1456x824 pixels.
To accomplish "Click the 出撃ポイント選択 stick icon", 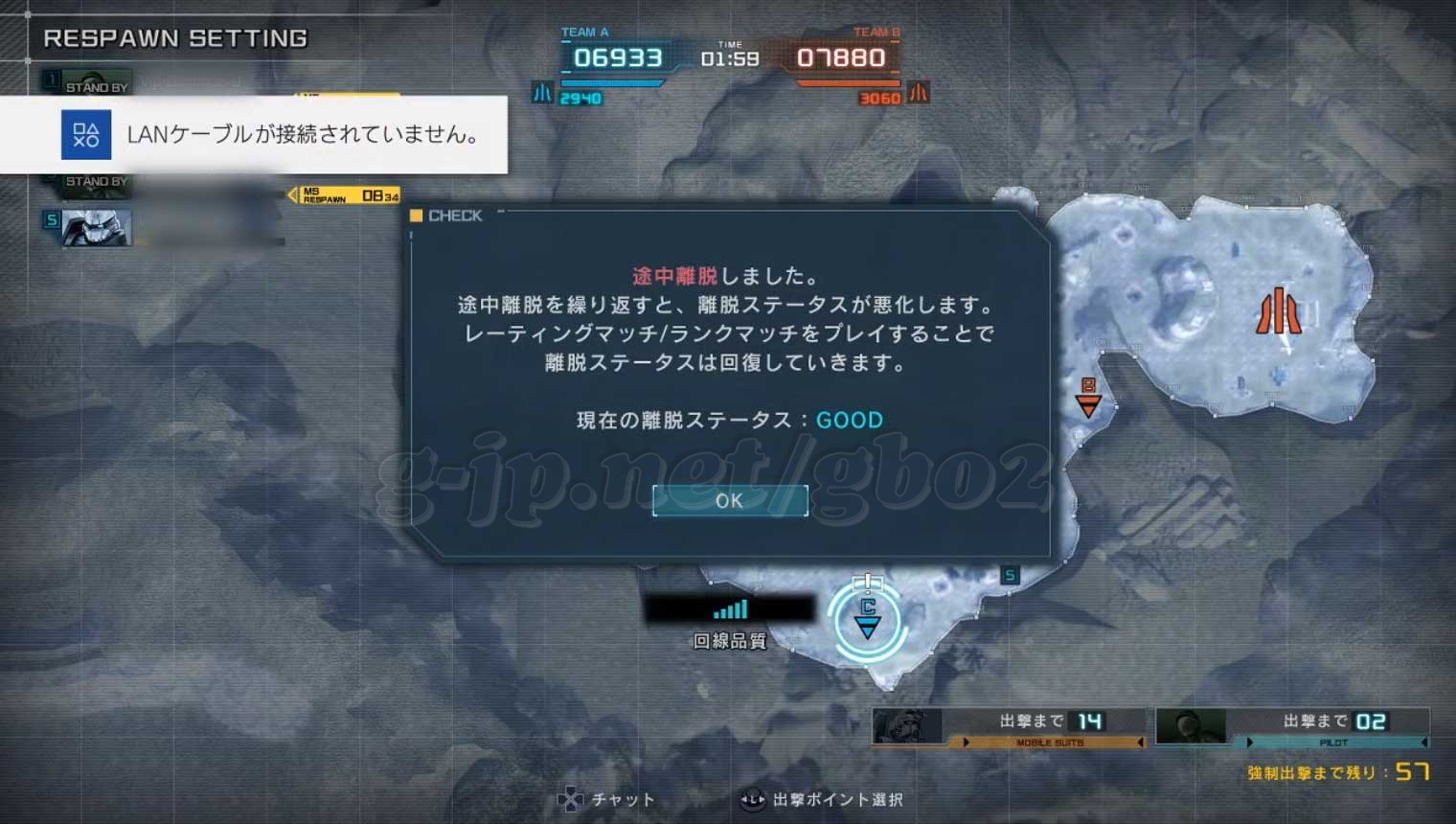I will (751, 799).
